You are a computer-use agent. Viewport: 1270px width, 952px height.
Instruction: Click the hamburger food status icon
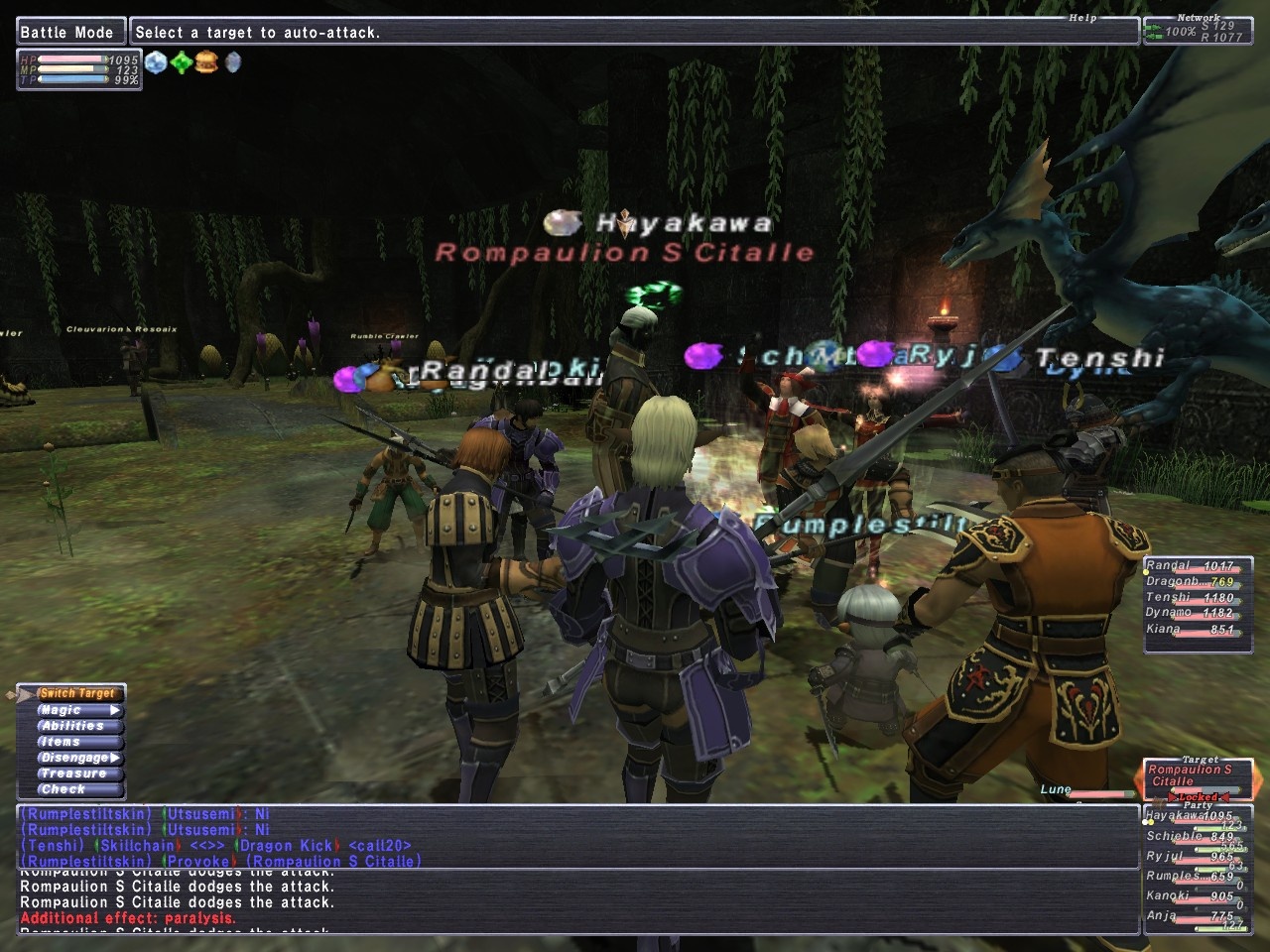pos(206,62)
